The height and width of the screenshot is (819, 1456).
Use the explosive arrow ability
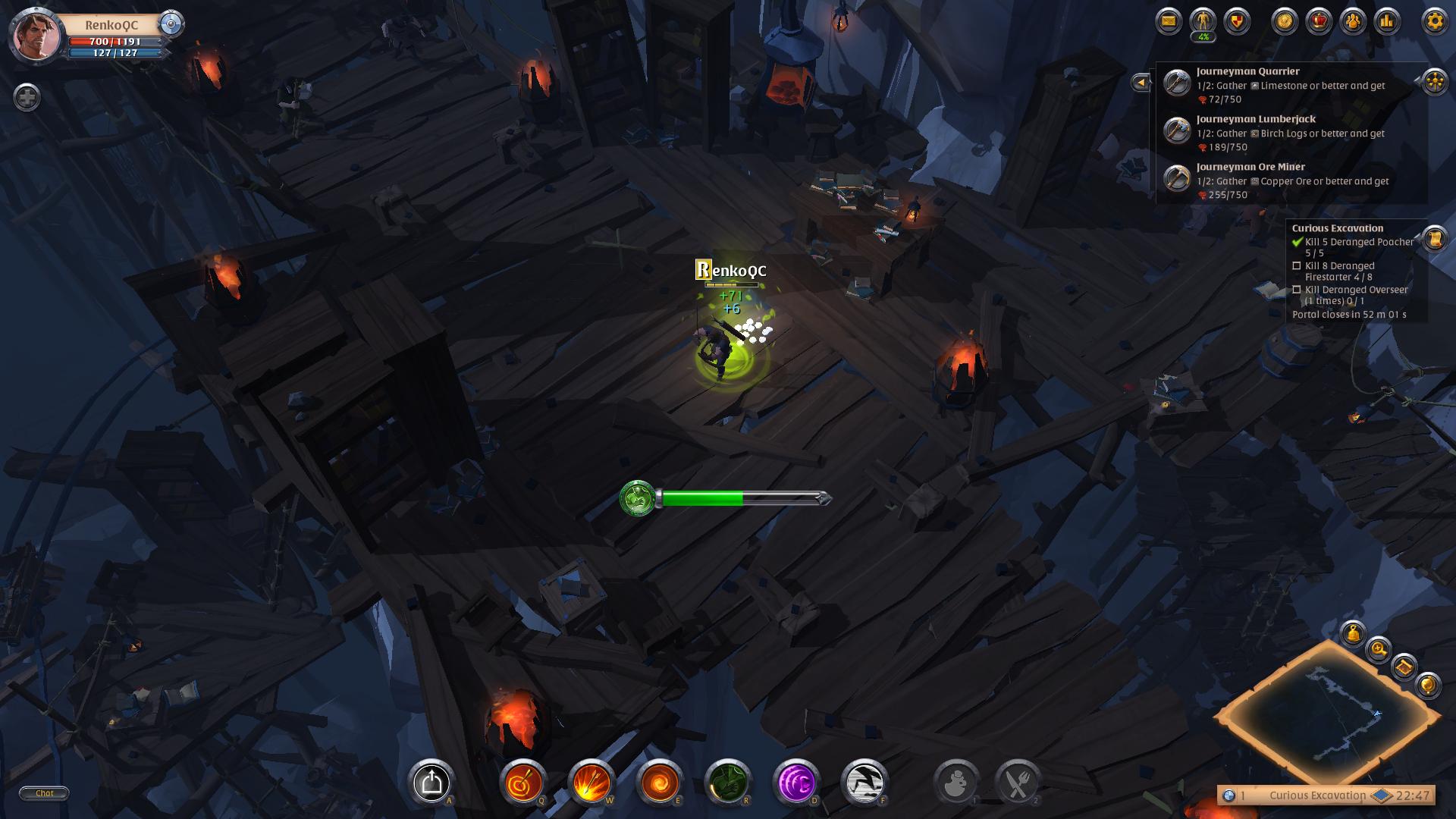pyautogui.click(x=591, y=783)
